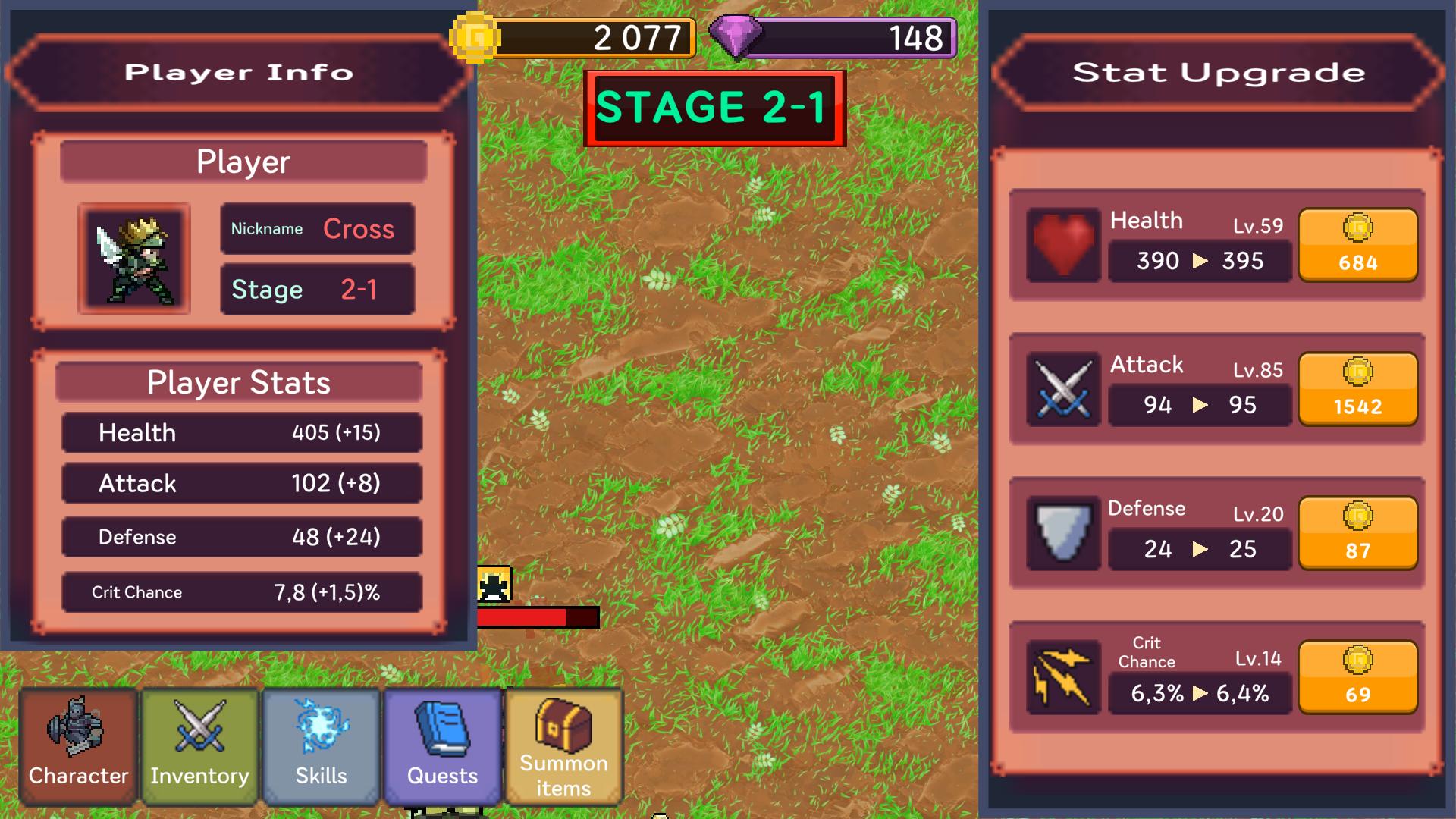Click the gold coin currency icon
This screenshot has width=1456, height=819.
click(475, 36)
